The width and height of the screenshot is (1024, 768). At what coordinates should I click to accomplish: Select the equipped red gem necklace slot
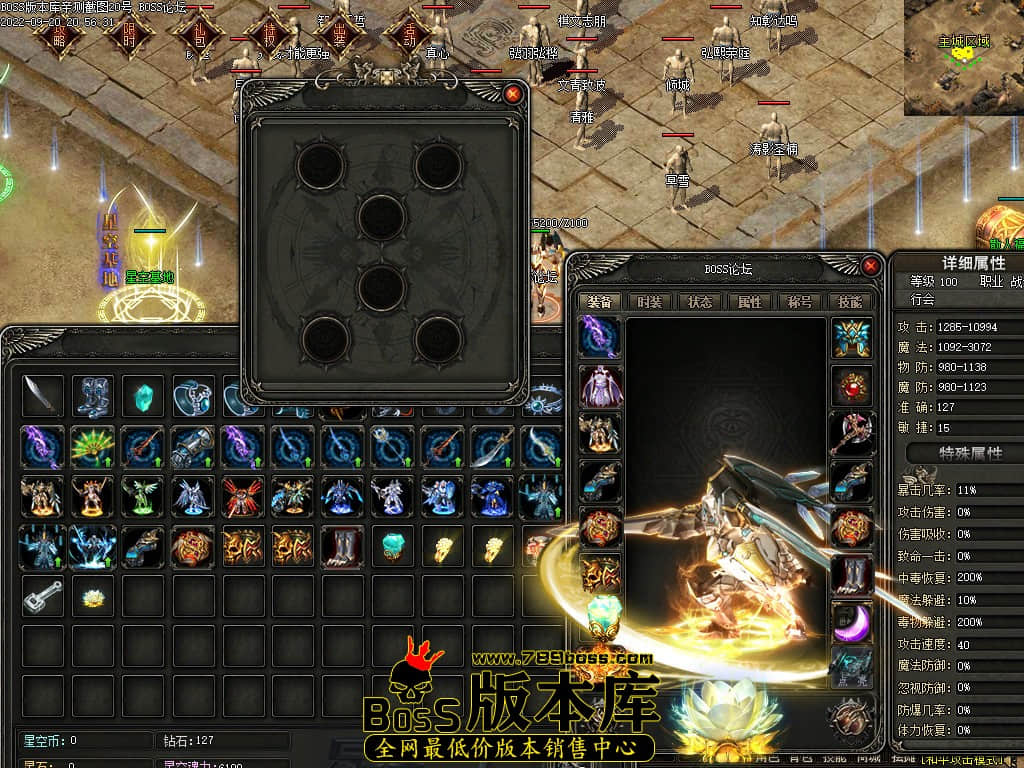851,386
